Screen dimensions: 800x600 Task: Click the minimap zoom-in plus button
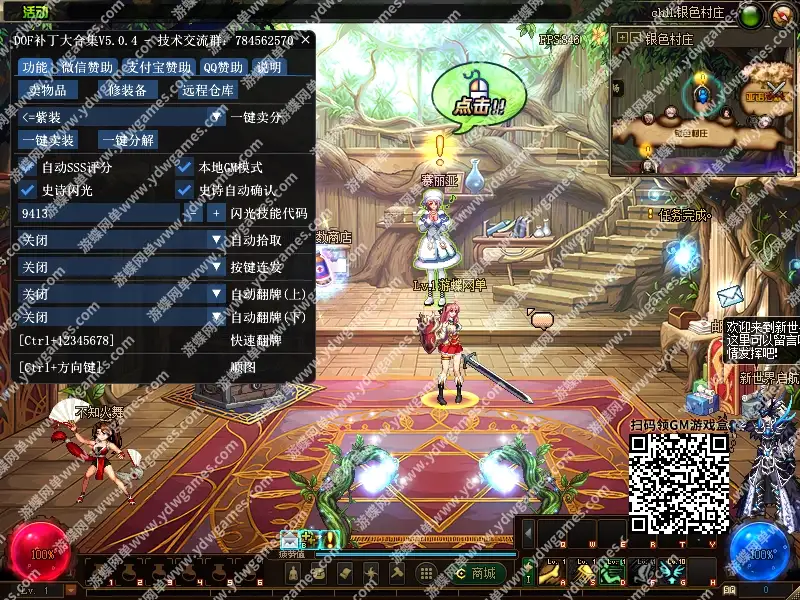(x=623, y=38)
